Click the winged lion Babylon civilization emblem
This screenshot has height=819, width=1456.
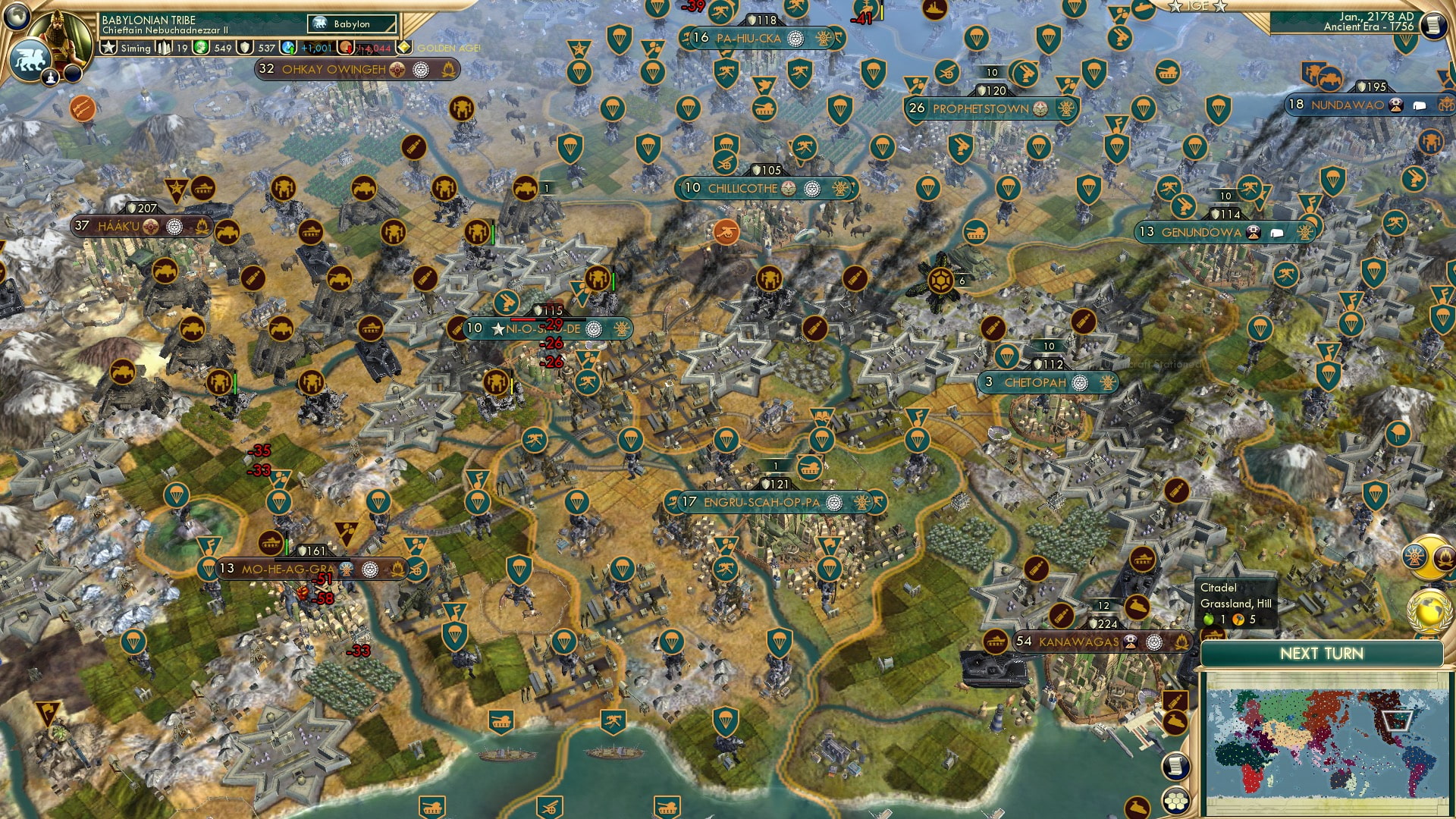point(29,59)
